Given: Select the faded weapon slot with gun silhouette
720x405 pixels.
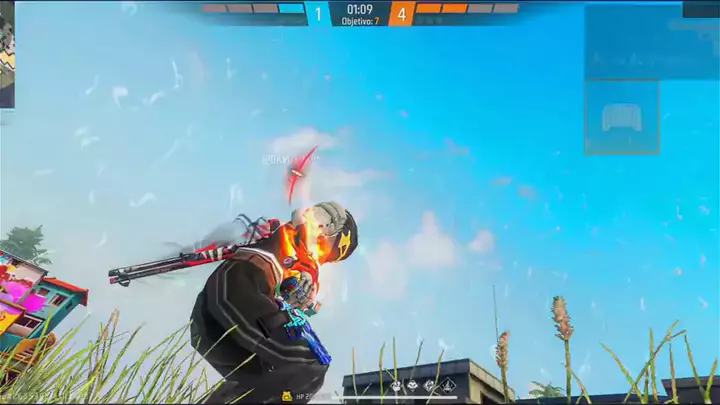Looking at the screenshot, I should tap(621, 118).
